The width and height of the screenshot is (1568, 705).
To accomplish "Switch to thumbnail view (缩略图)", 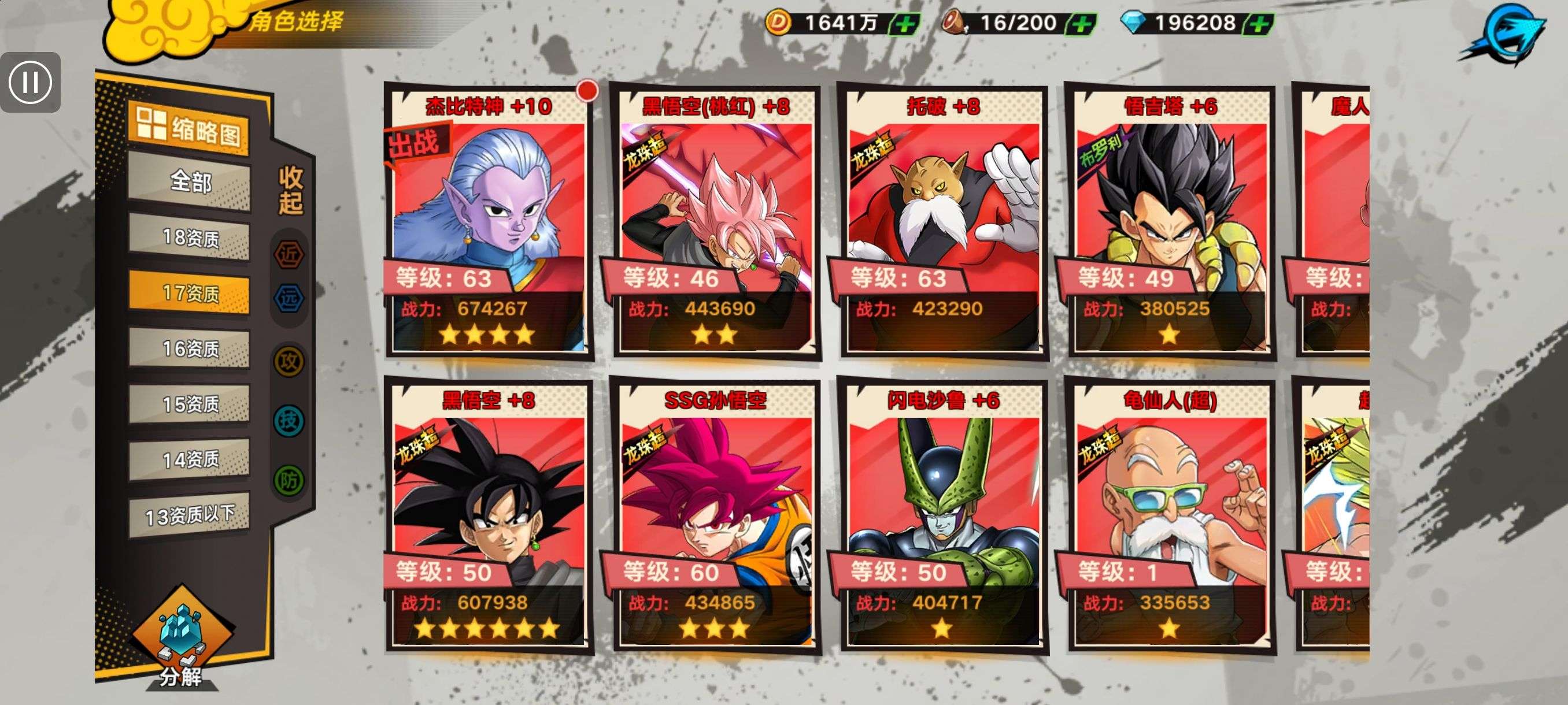I will tap(188, 128).
